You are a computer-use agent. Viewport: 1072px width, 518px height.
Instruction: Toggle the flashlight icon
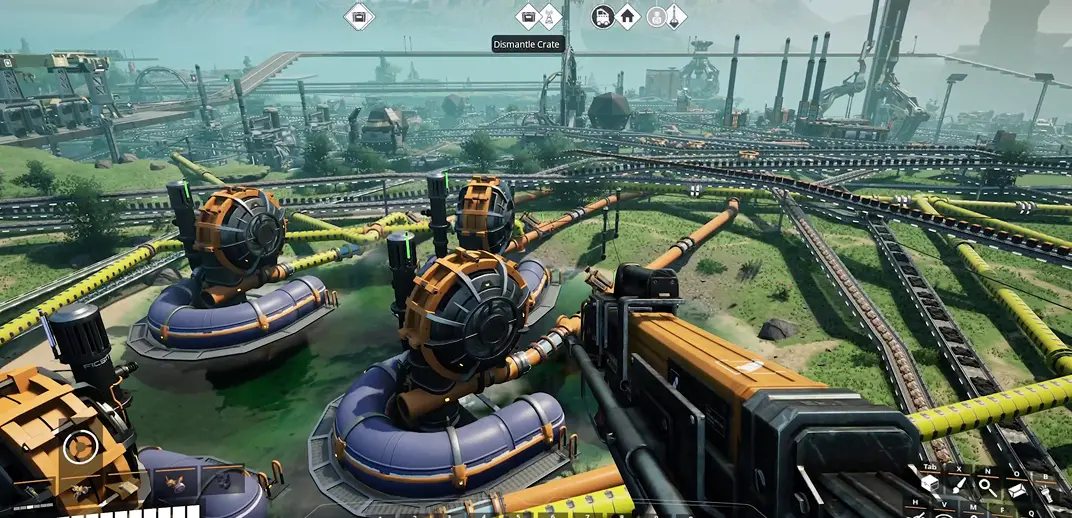1046,493
